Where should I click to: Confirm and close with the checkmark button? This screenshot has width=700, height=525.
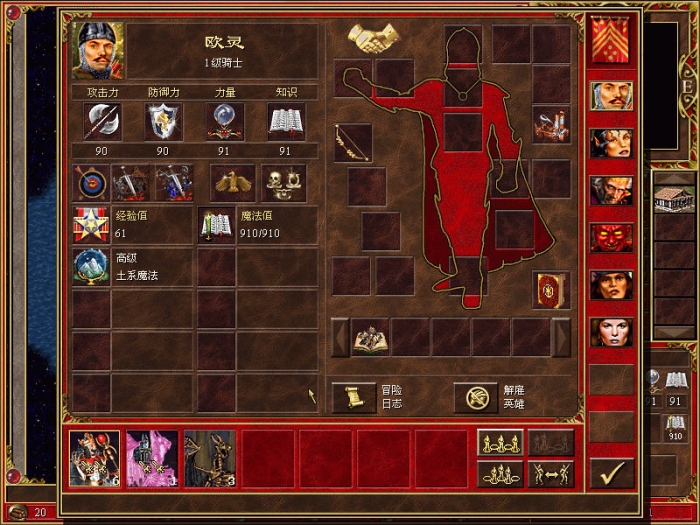612,471
